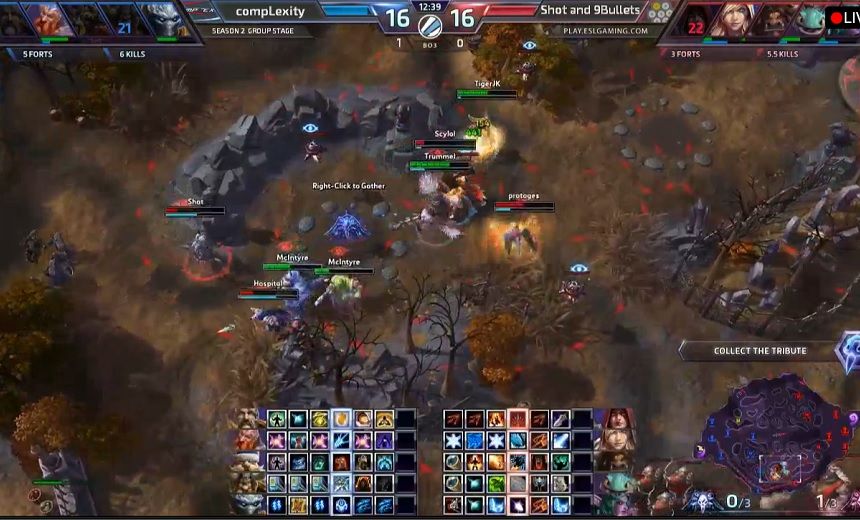Viewport: 860px width, 520px height.
Task: Select the top bearded hero portrait in talent panel
Action: tap(246, 419)
